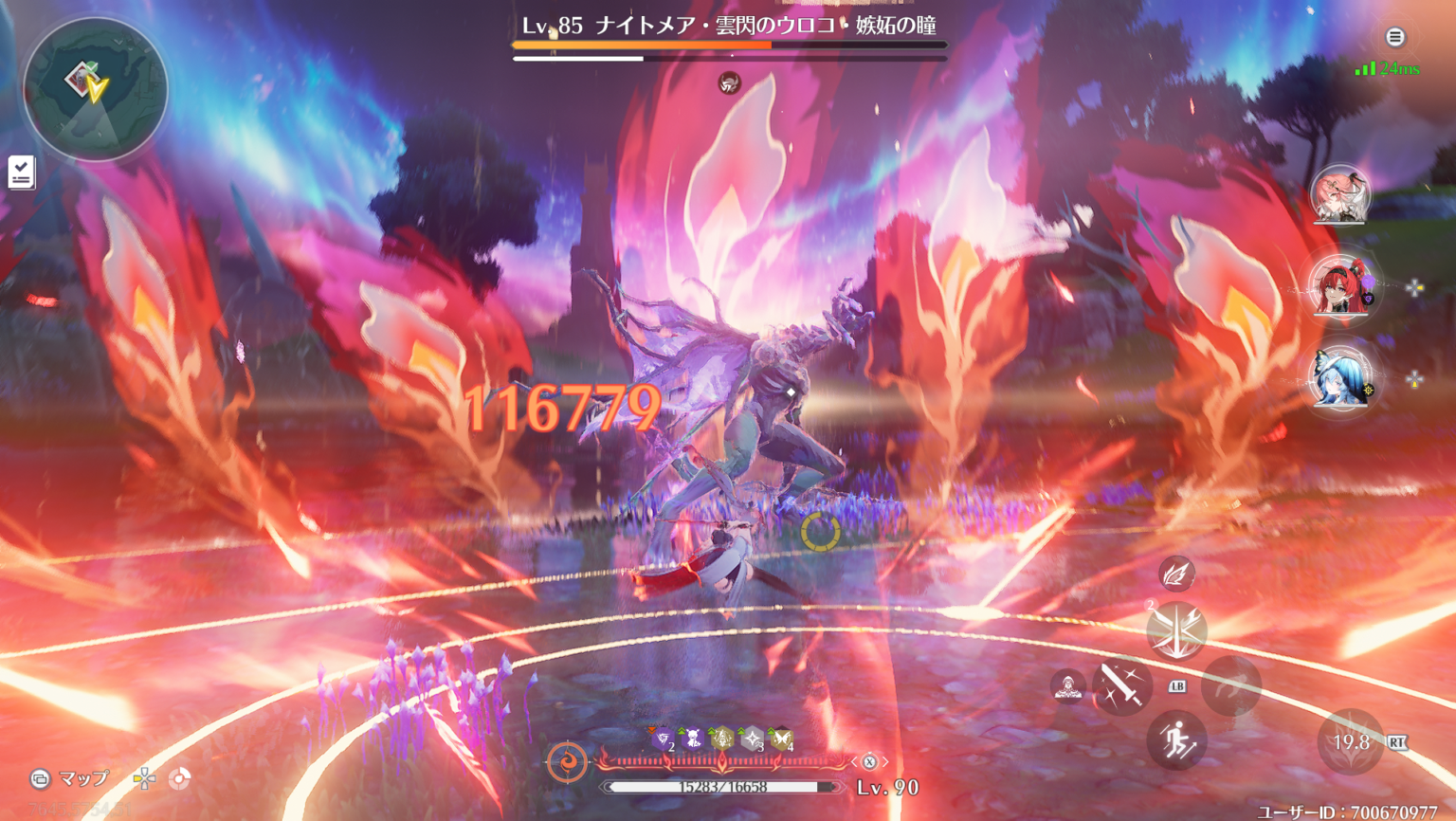Switch to the blue-haired party member
Image resolution: width=1456 pixels, height=821 pixels.
tap(1339, 378)
